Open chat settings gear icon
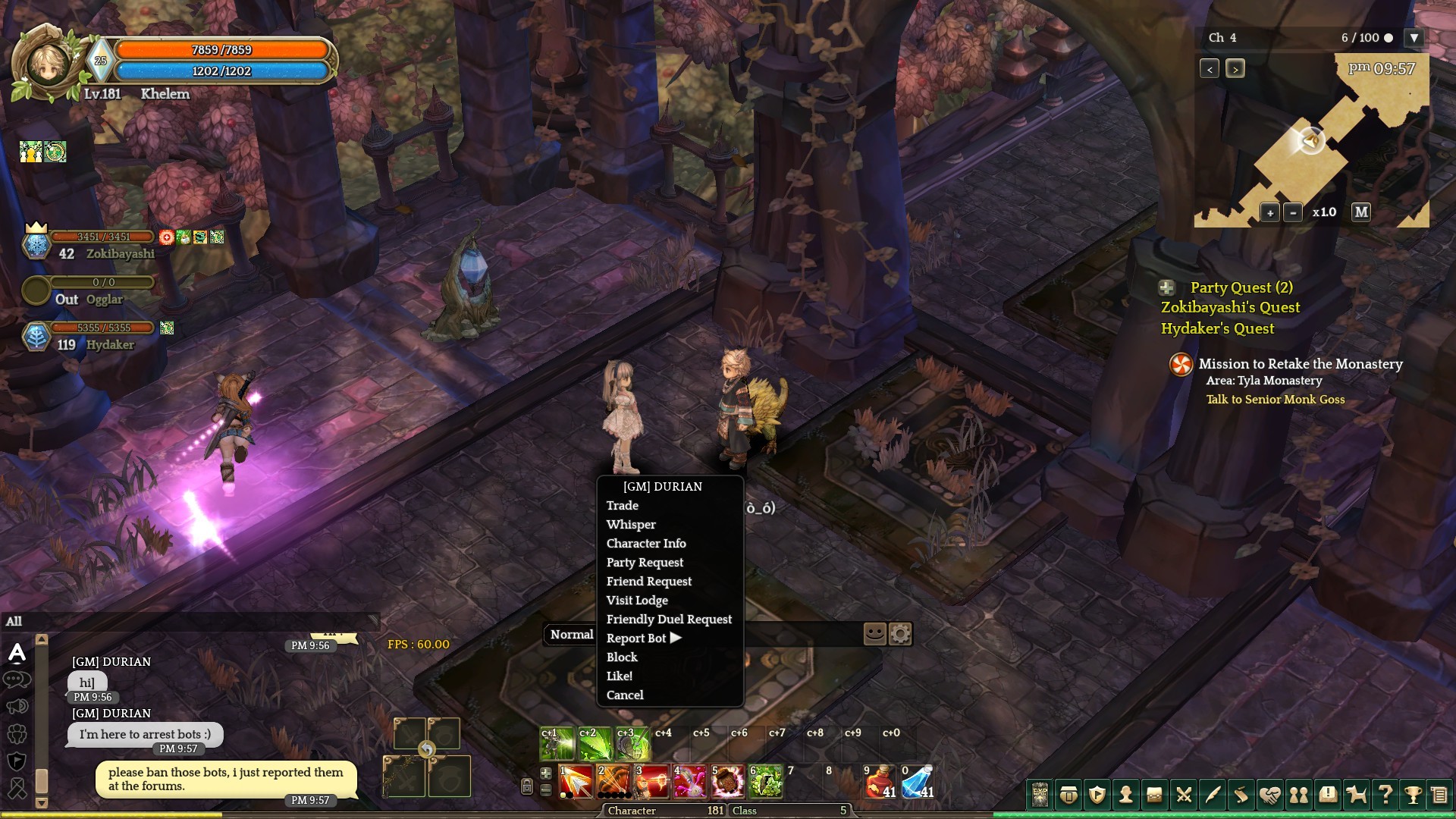Image resolution: width=1456 pixels, height=819 pixels. point(900,634)
